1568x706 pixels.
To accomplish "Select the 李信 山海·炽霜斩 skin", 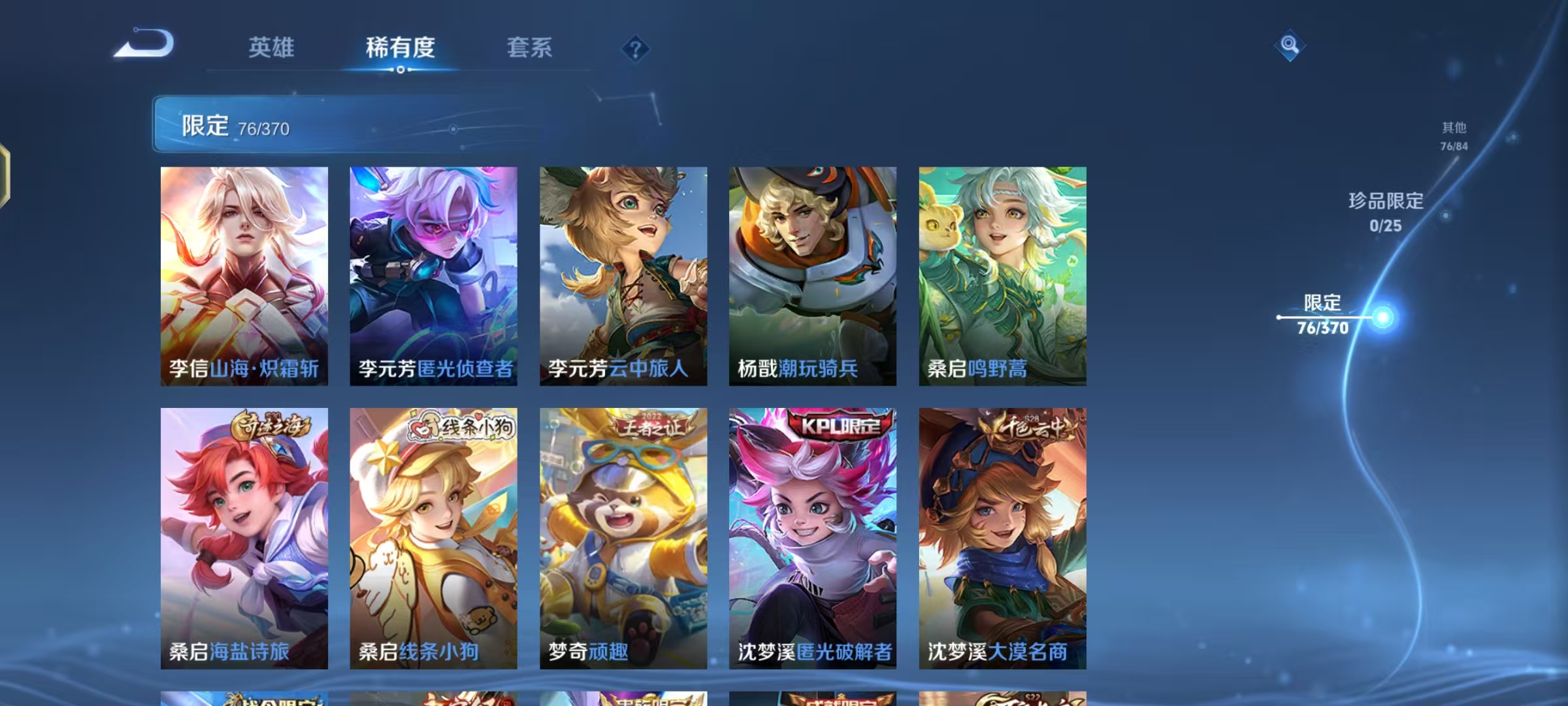I will [x=245, y=275].
